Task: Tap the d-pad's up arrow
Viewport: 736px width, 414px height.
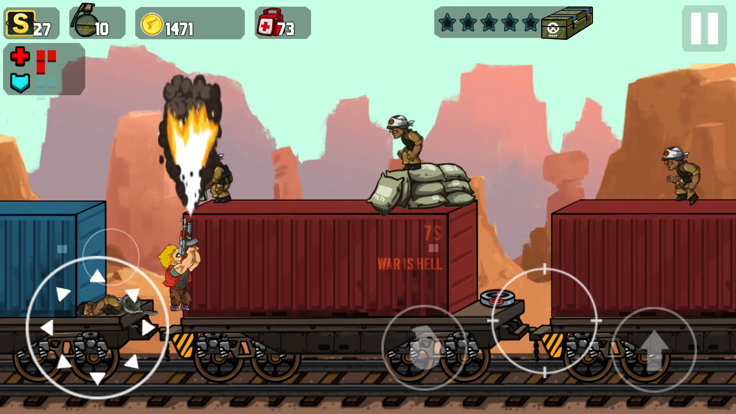Action: tap(97, 277)
